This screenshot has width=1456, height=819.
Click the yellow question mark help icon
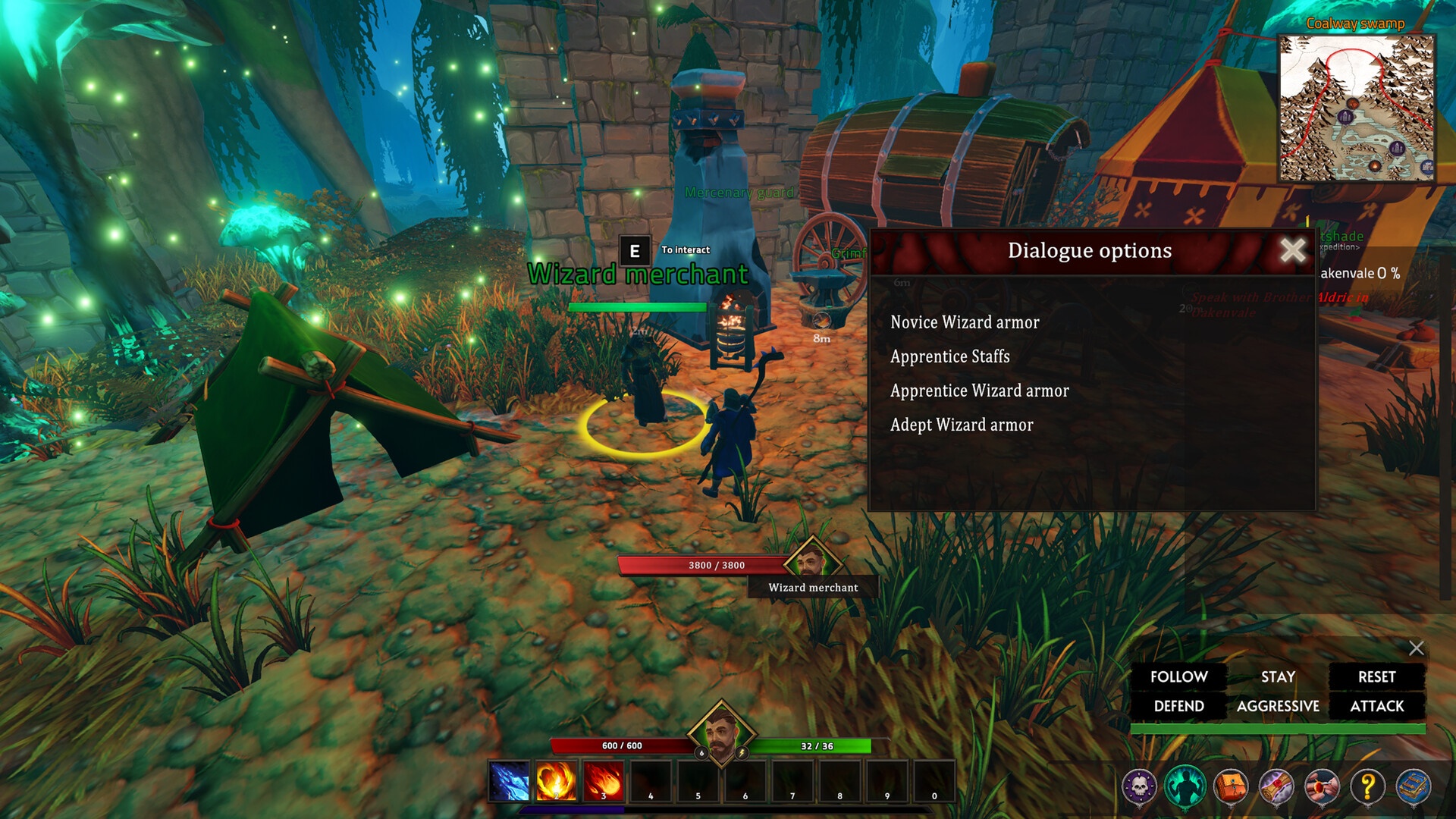click(x=1368, y=786)
